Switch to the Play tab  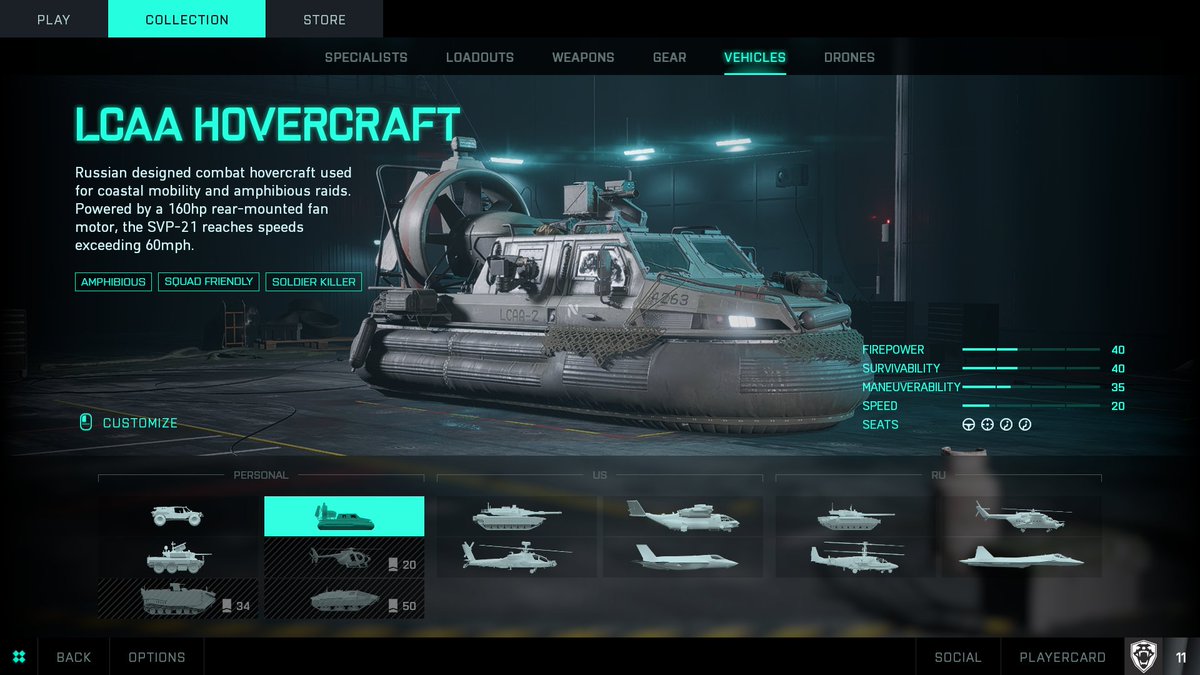[x=53, y=19]
